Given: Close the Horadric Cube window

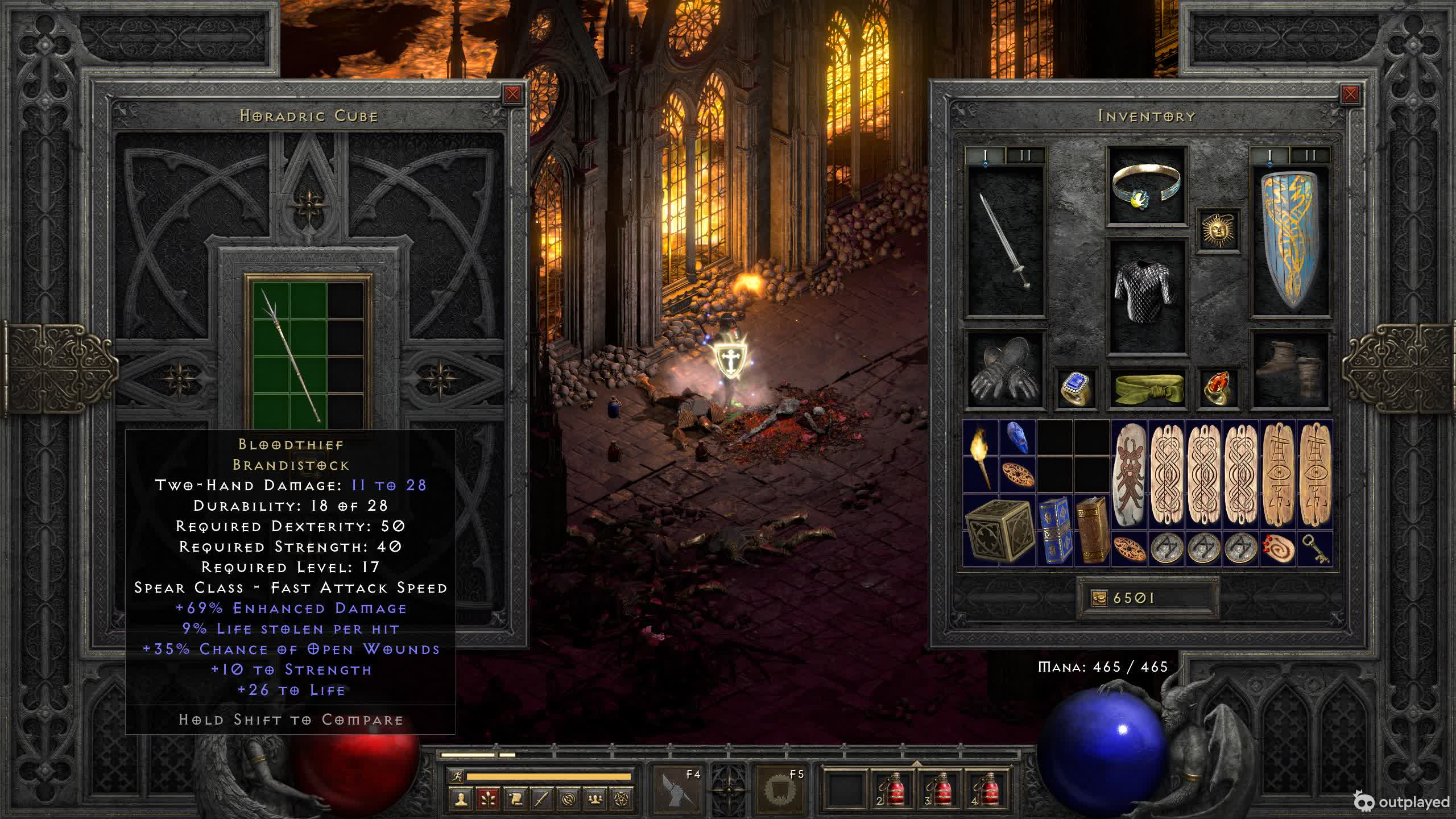Looking at the screenshot, I should [x=512, y=94].
